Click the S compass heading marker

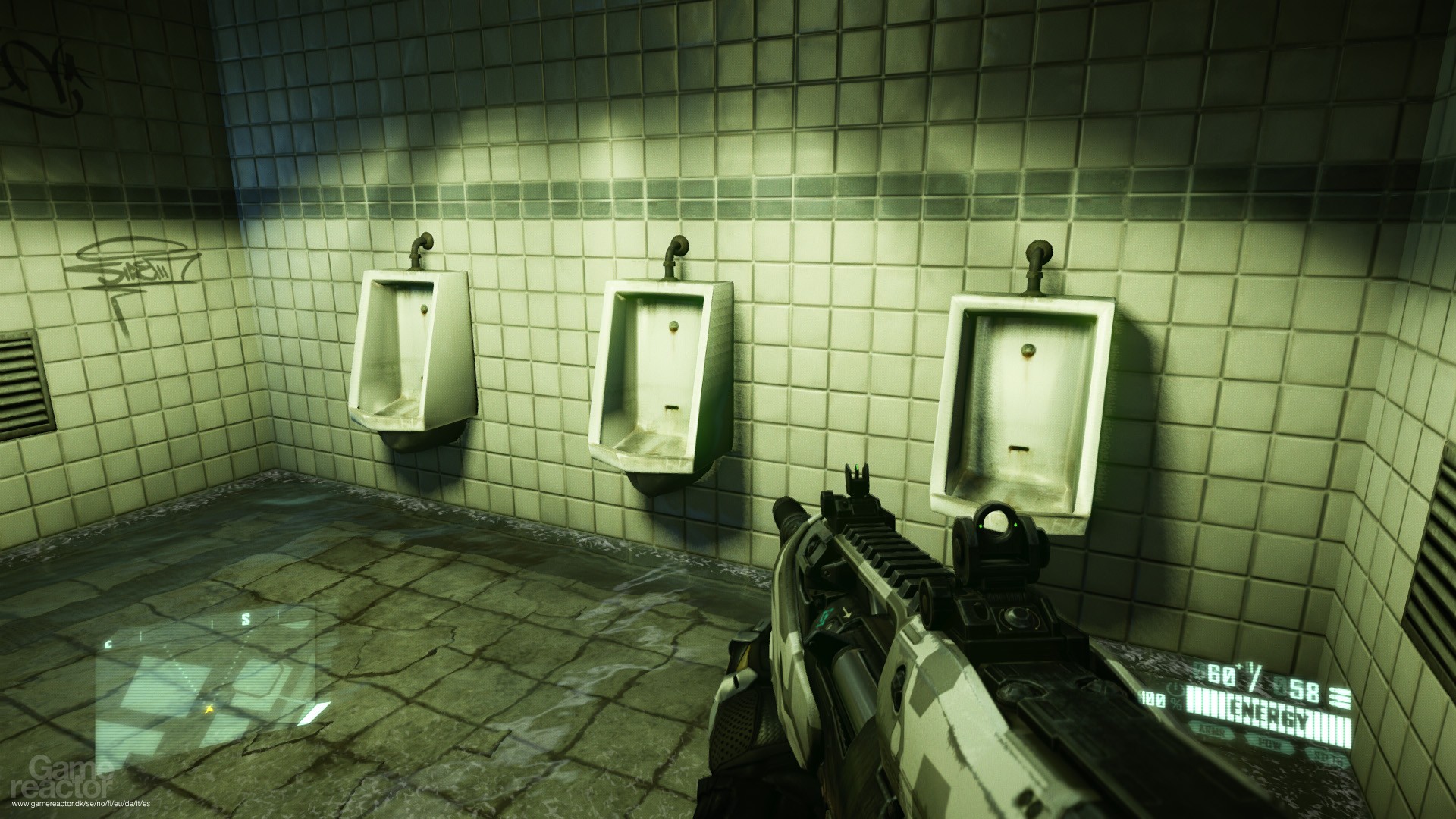tap(245, 619)
